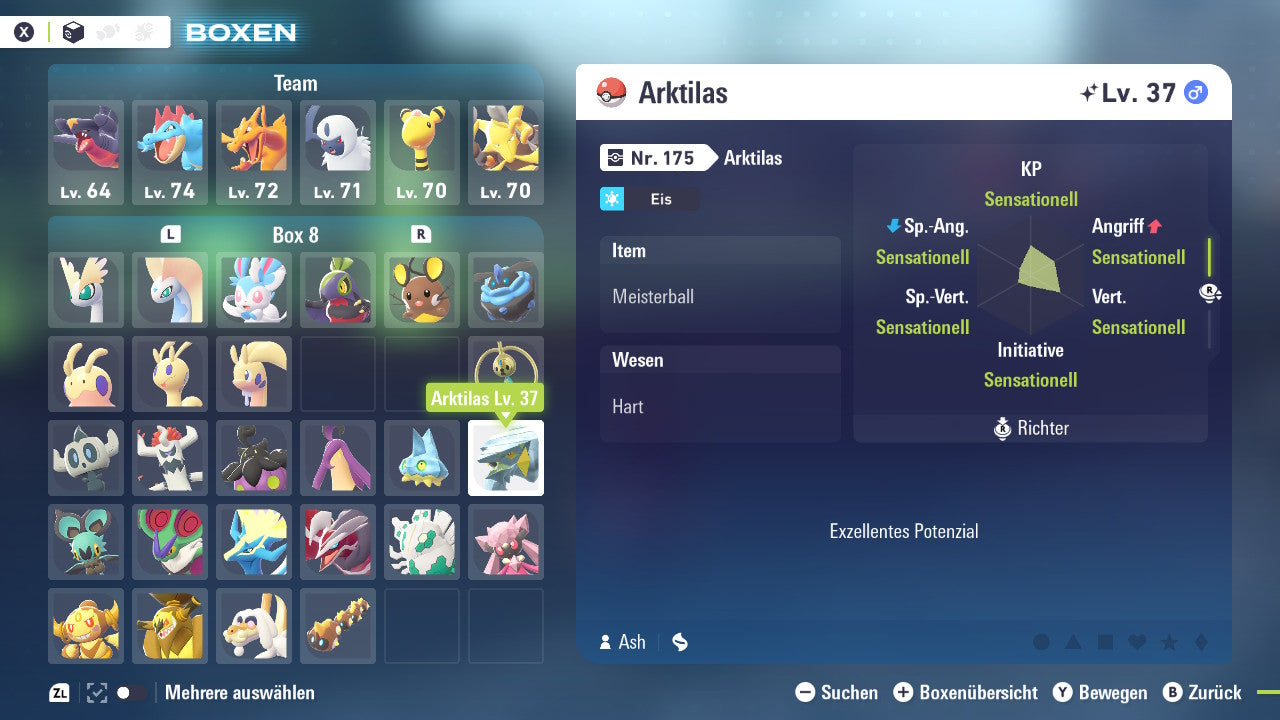Screen dimensions: 1280x720
Task: Open the Pokémon party icon in top toolbar
Action: click(x=108, y=31)
